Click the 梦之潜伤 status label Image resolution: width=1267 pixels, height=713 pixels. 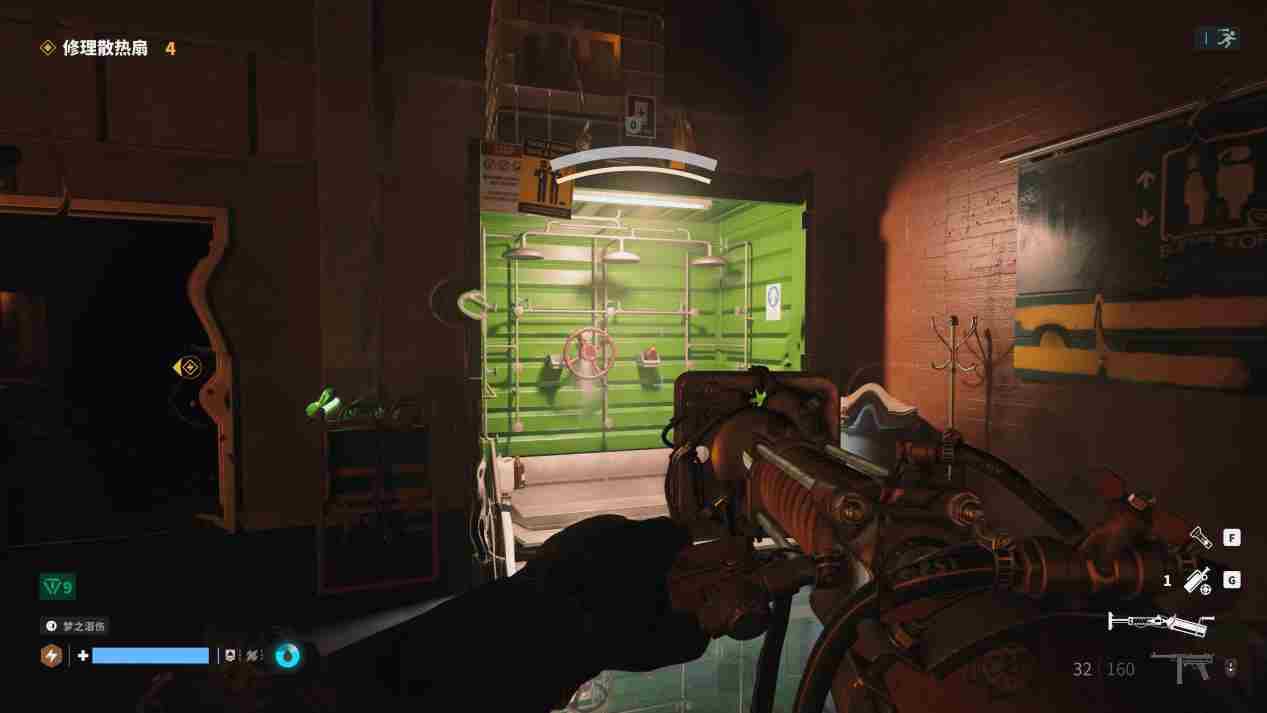click(75, 626)
